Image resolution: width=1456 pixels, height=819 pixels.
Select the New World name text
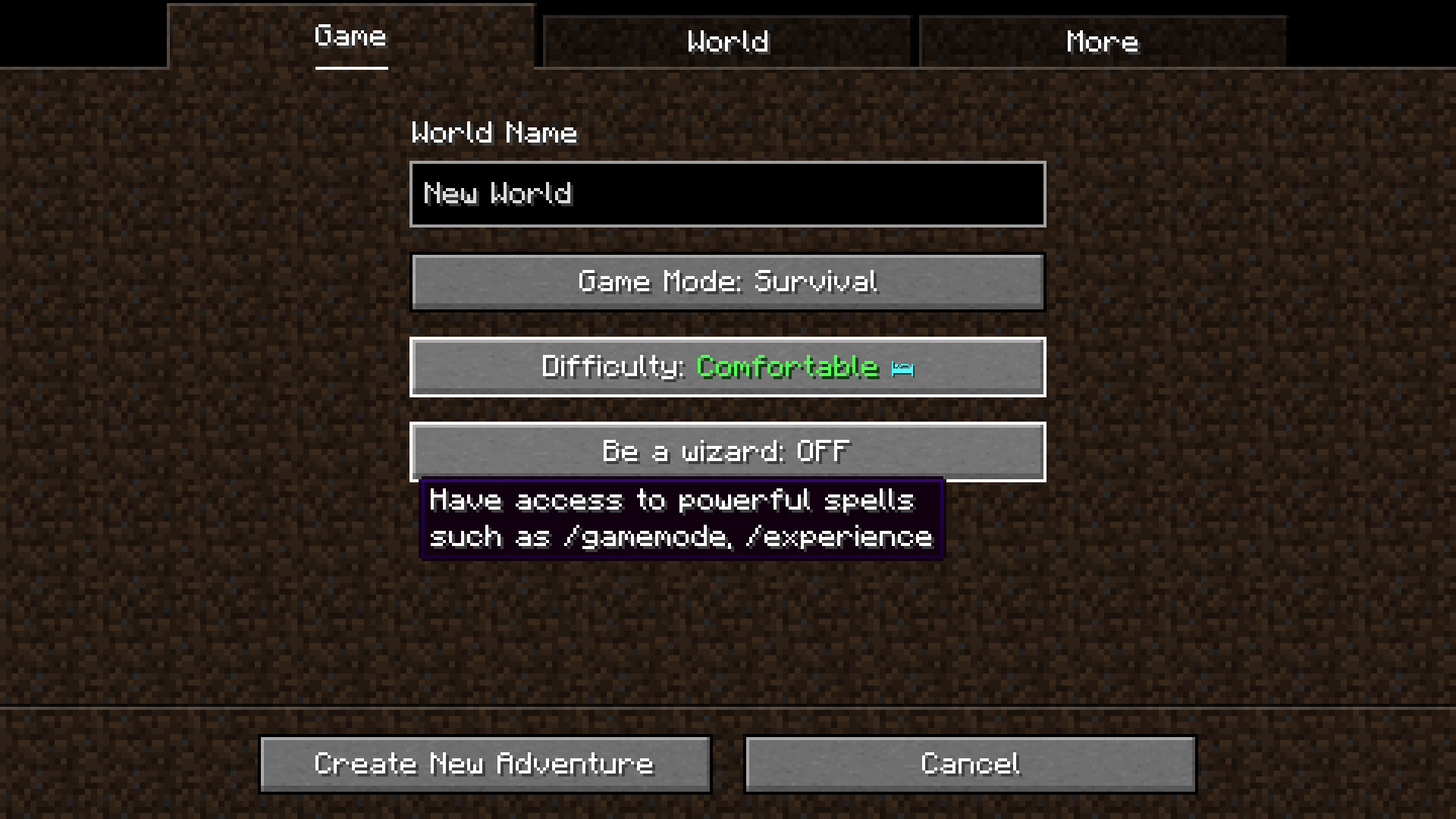[x=497, y=194]
